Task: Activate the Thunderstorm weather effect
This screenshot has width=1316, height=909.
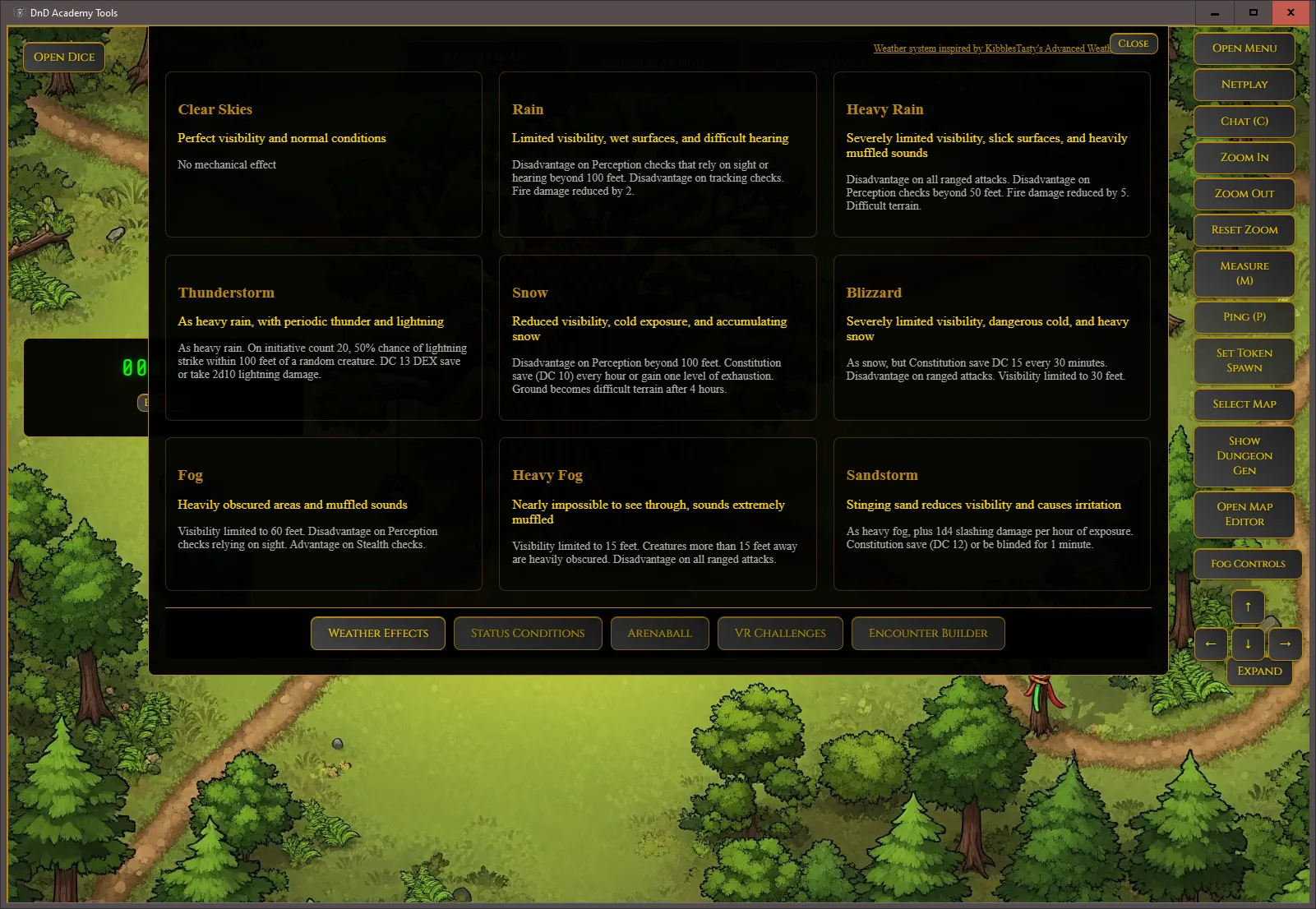Action: click(324, 338)
